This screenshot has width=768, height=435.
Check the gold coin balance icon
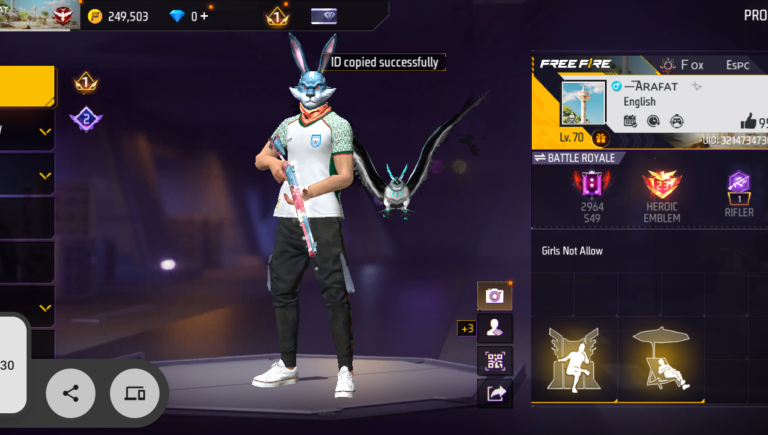[x=95, y=16]
